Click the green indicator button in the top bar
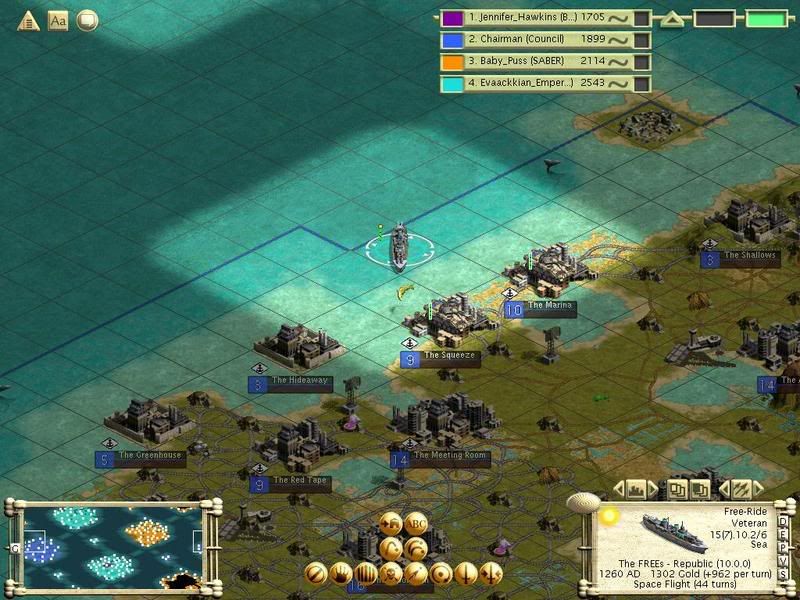The width and height of the screenshot is (800, 600). (764, 18)
